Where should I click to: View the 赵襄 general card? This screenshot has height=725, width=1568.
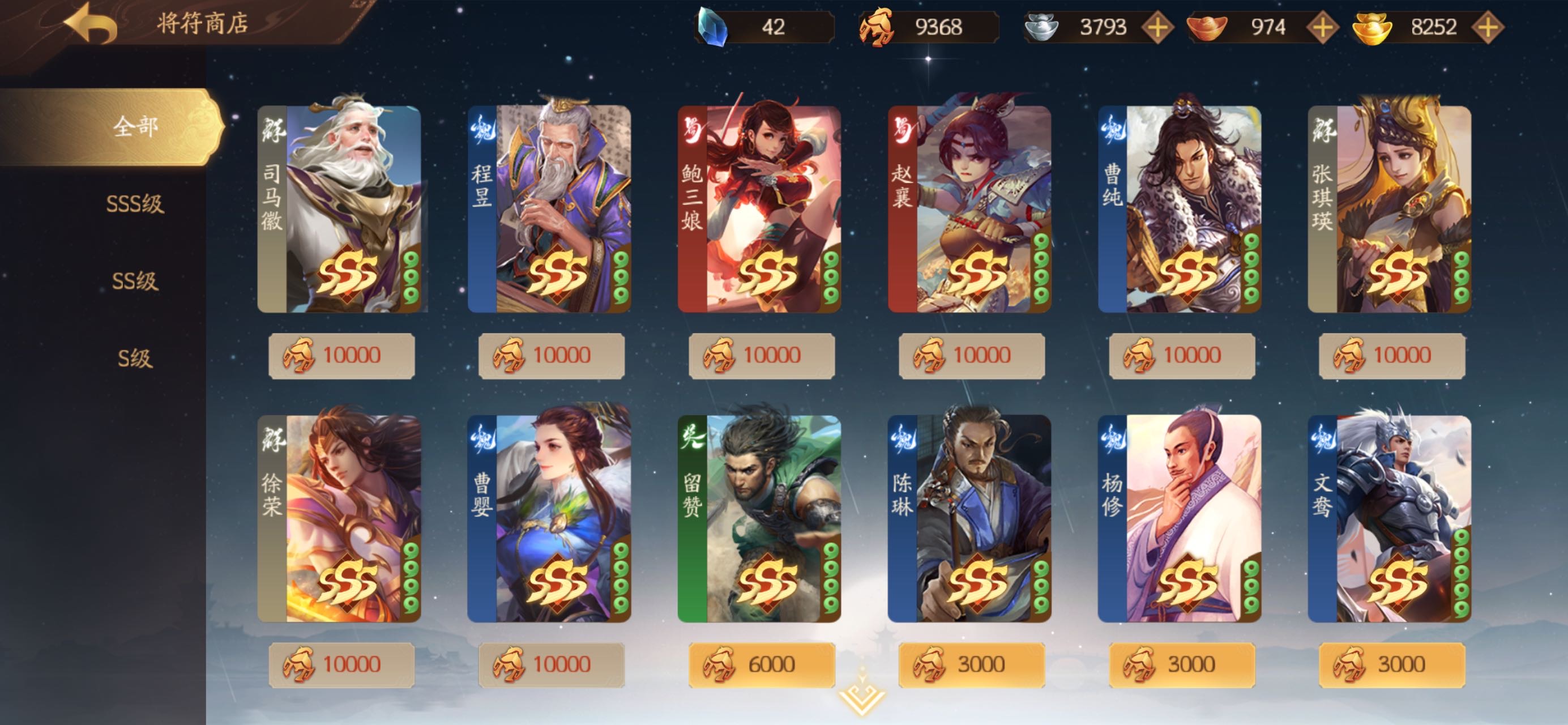click(969, 209)
